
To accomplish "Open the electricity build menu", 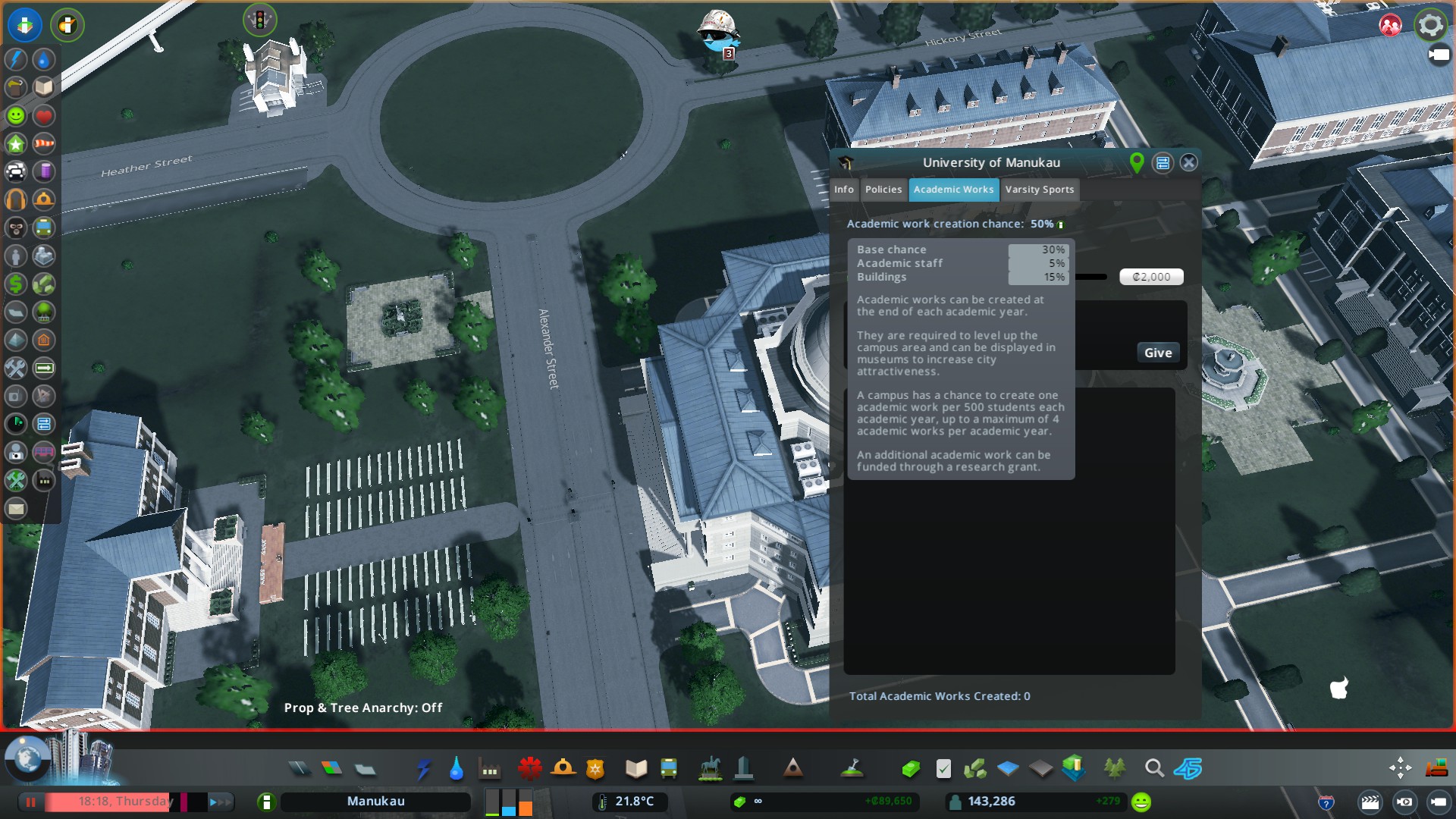I will click(x=423, y=769).
